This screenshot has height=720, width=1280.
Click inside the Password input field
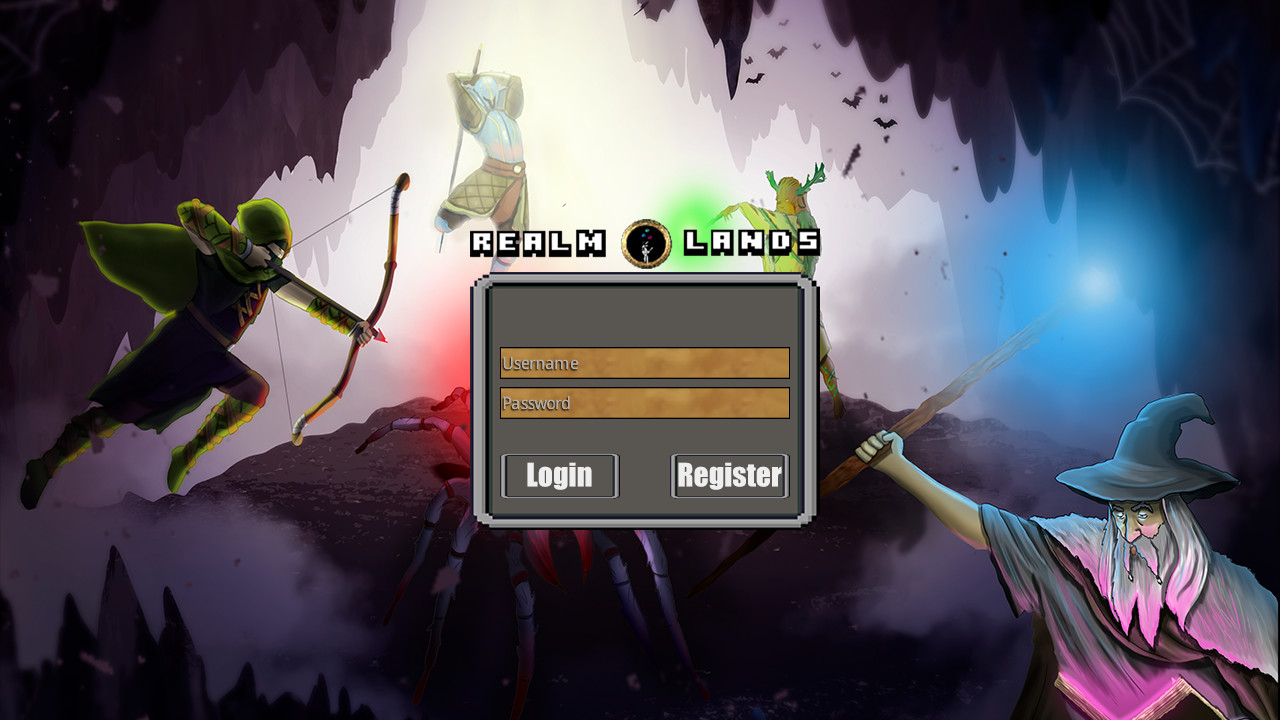click(x=645, y=403)
